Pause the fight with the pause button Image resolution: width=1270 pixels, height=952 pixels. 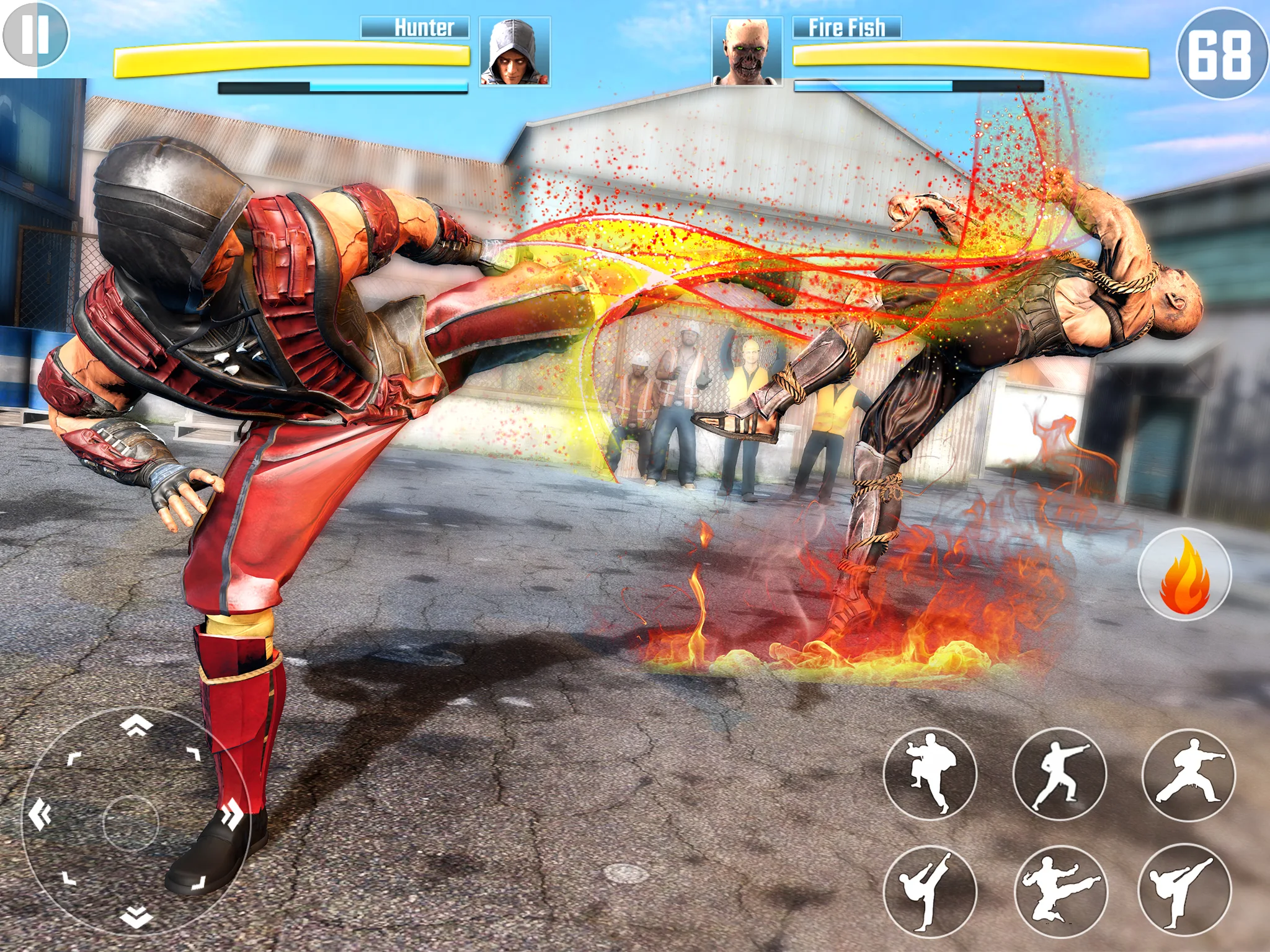point(35,35)
